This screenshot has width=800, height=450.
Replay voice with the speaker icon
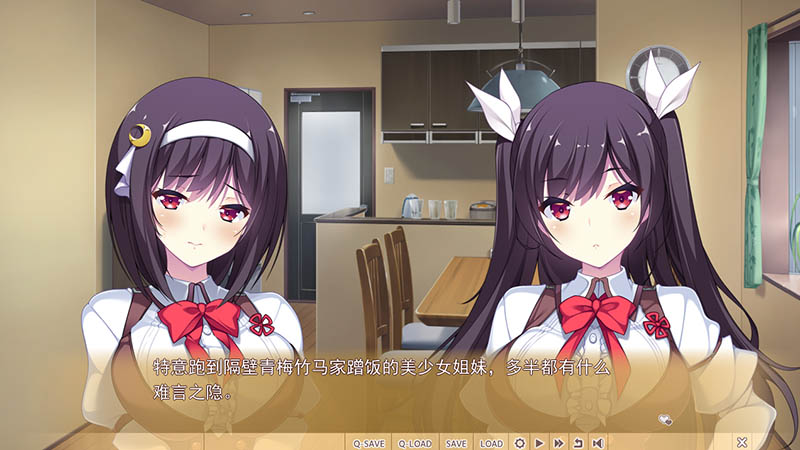597,442
